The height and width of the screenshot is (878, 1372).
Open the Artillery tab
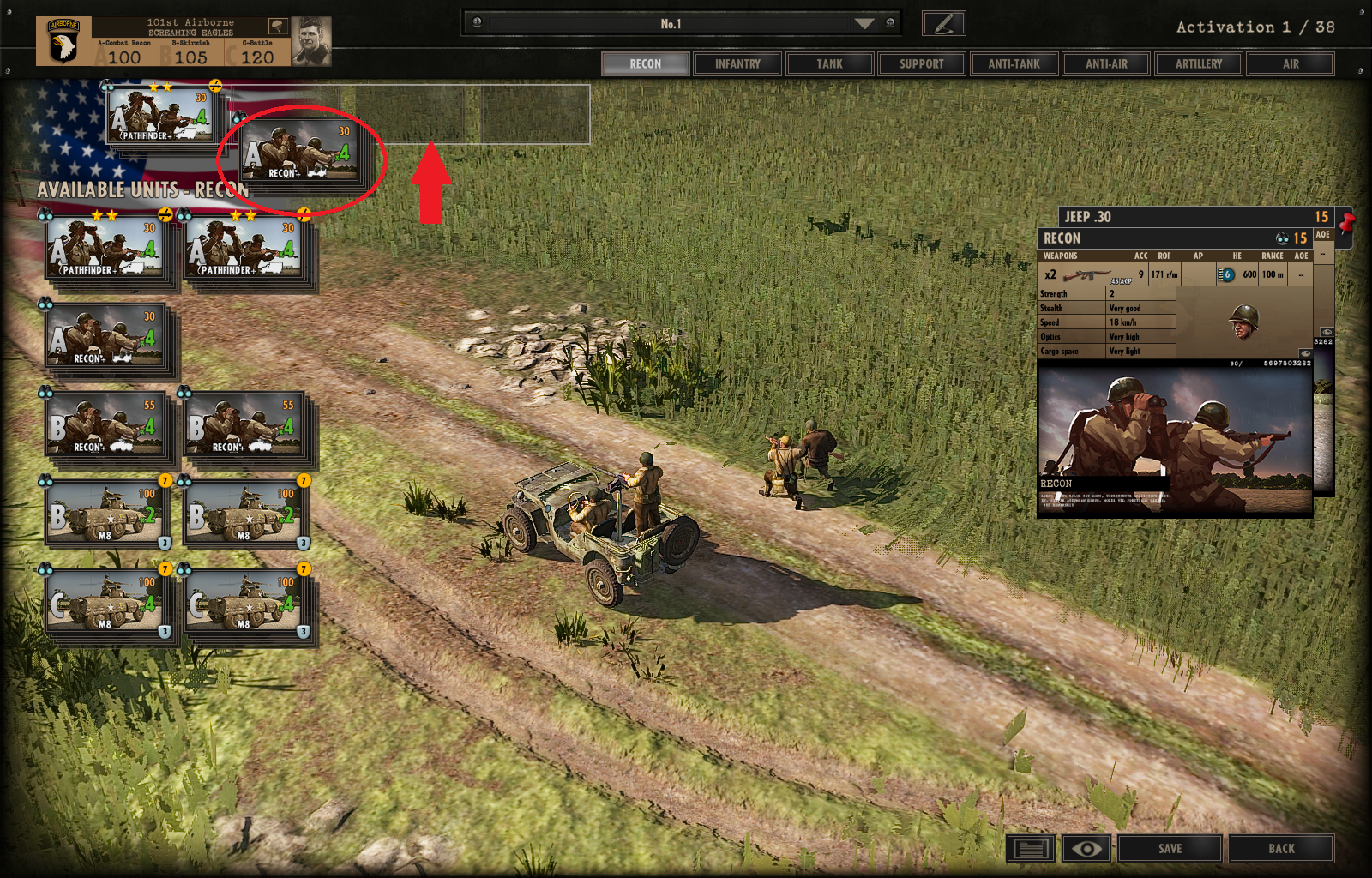[x=1199, y=64]
